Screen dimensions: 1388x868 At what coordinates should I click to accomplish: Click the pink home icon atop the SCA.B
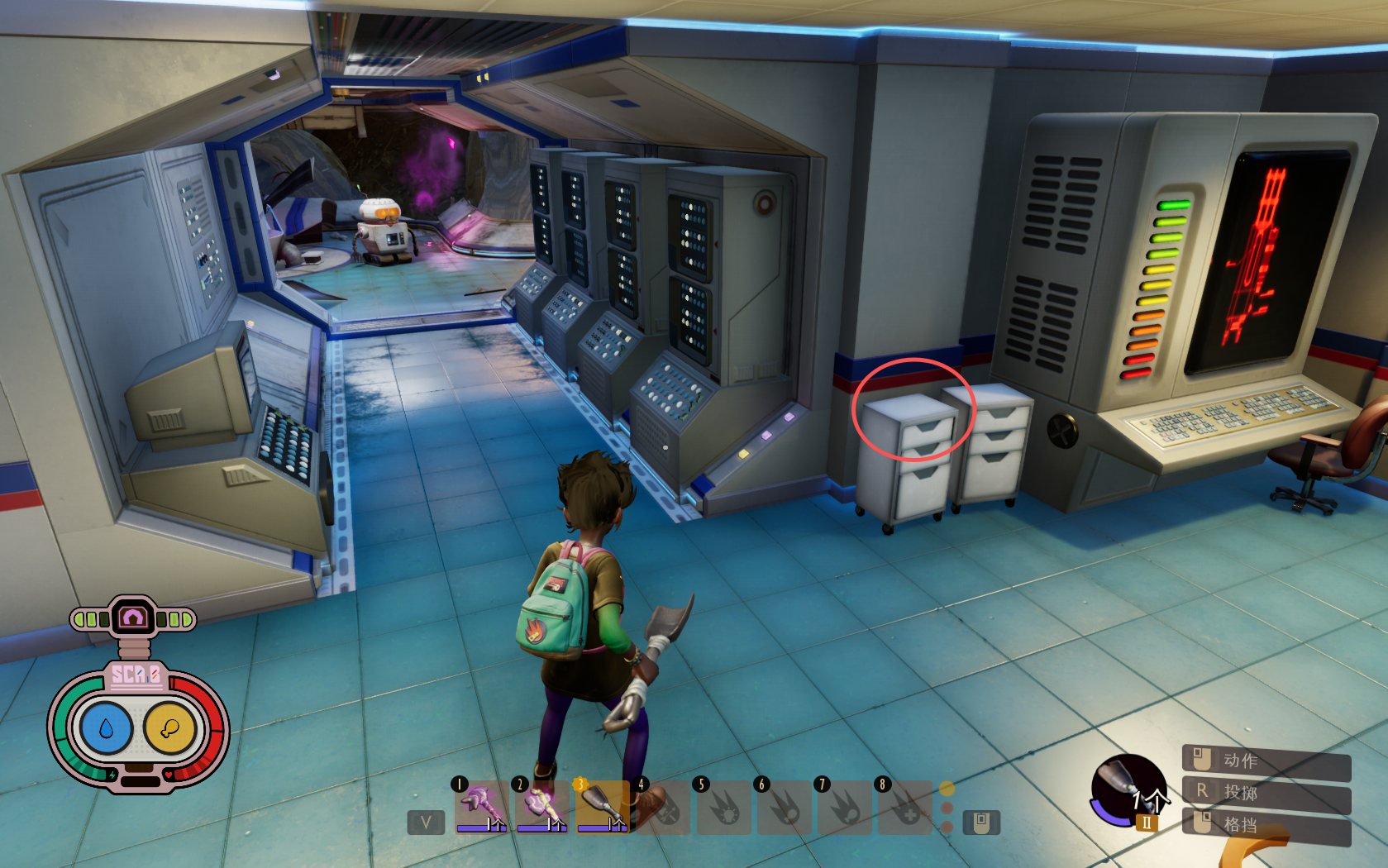[133, 618]
